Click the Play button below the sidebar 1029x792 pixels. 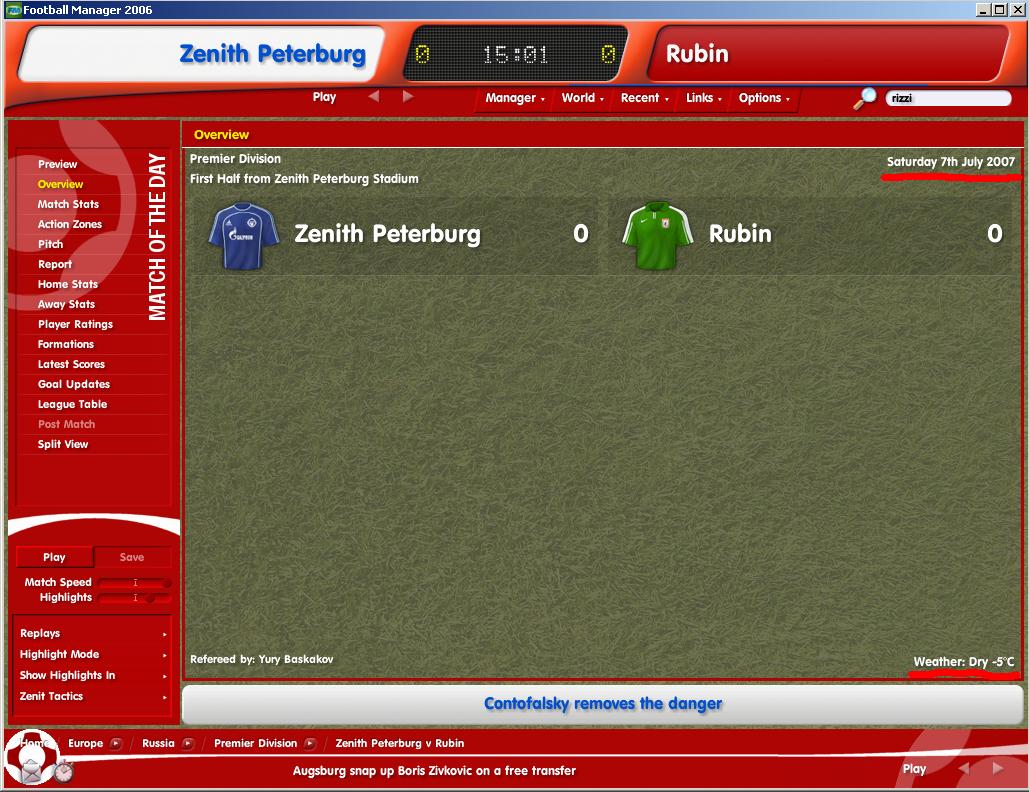(54, 557)
